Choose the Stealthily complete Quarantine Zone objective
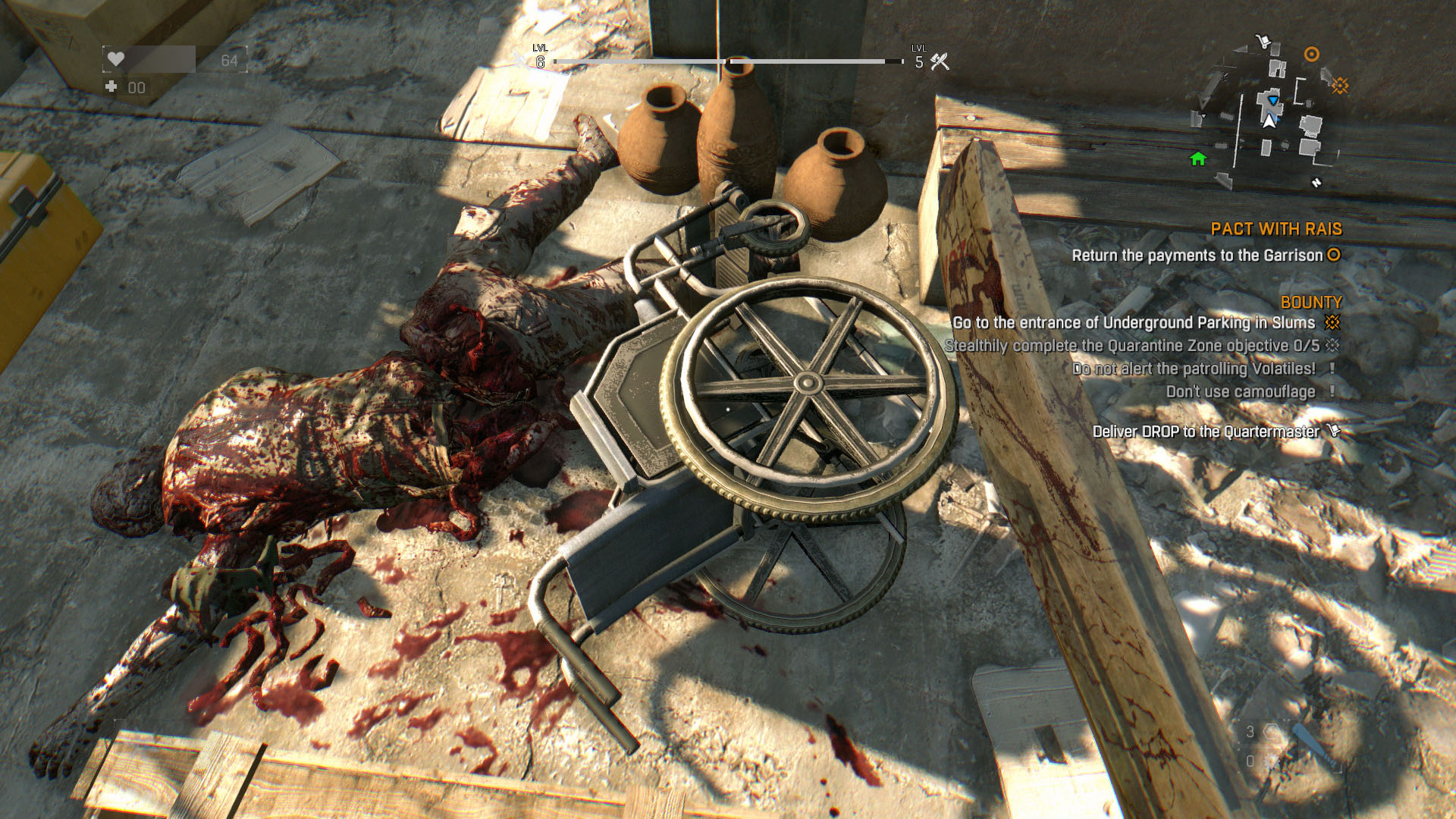 [1131, 346]
